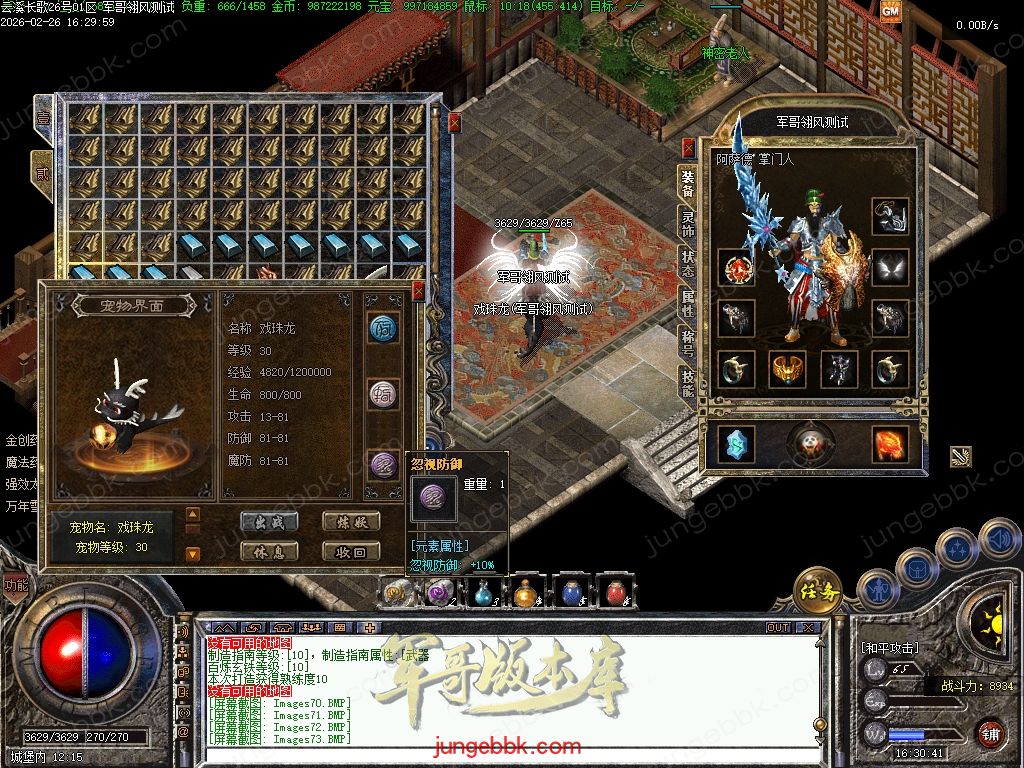Close the pet interface window

click(x=418, y=291)
